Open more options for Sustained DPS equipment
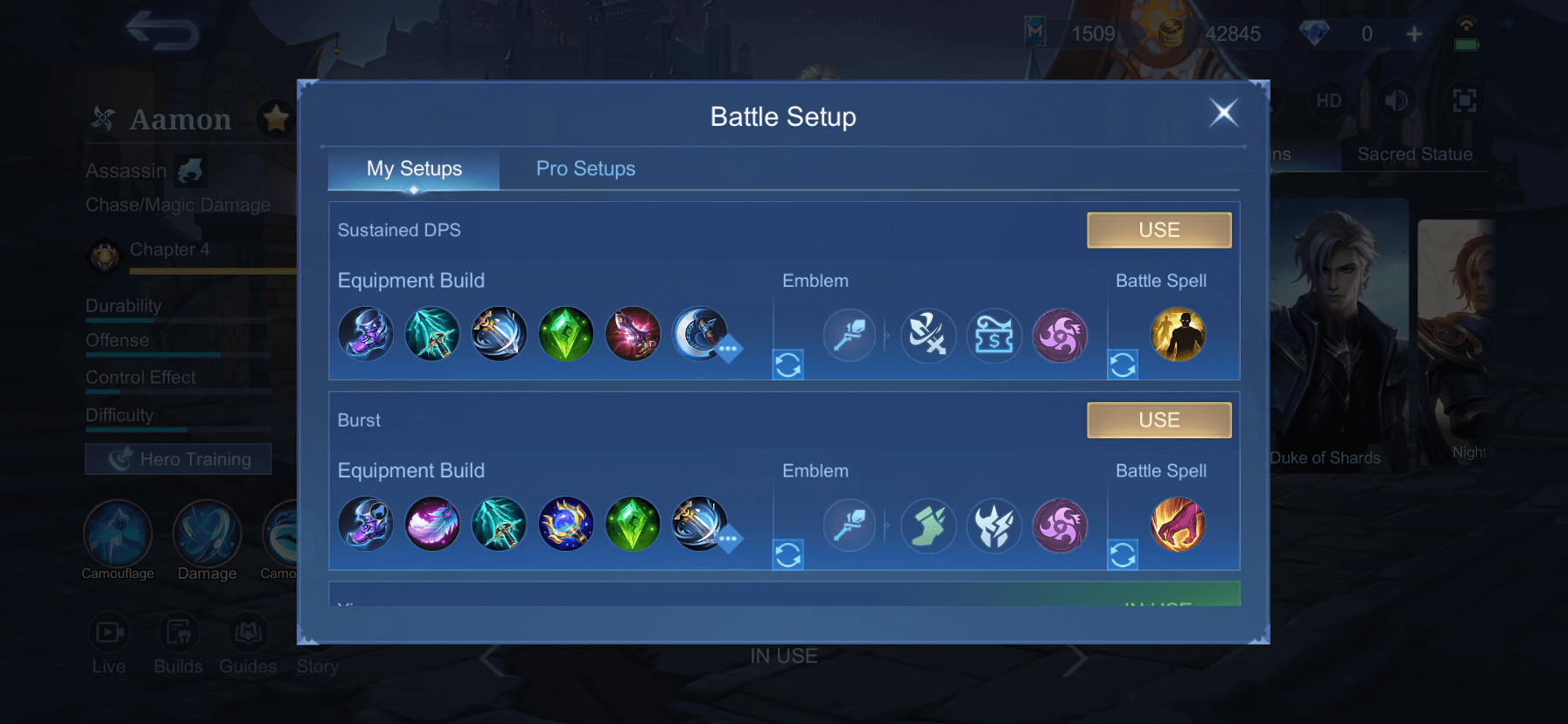This screenshot has width=1568, height=724. (728, 349)
